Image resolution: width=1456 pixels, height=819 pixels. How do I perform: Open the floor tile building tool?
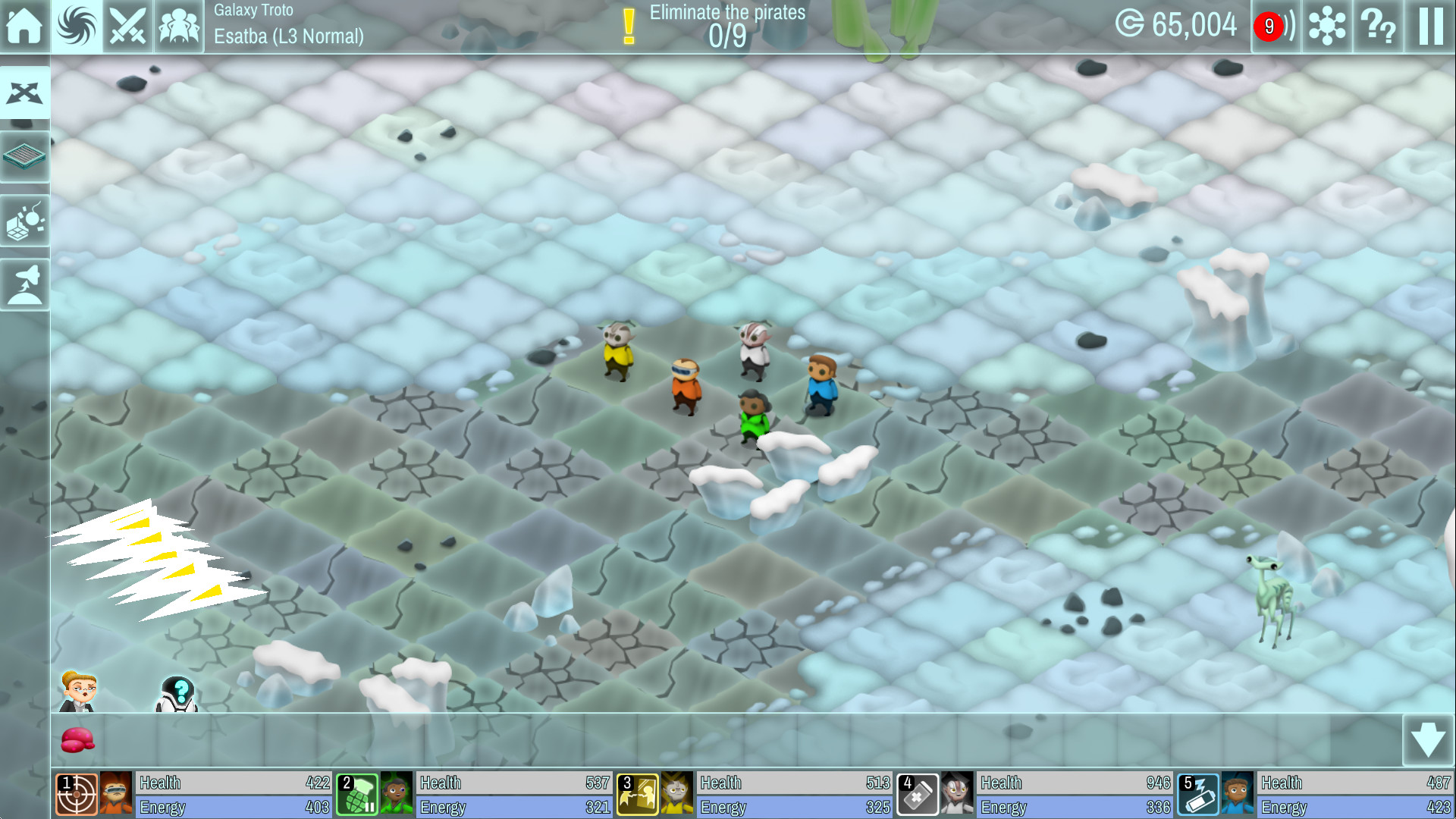pyautogui.click(x=25, y=156)
